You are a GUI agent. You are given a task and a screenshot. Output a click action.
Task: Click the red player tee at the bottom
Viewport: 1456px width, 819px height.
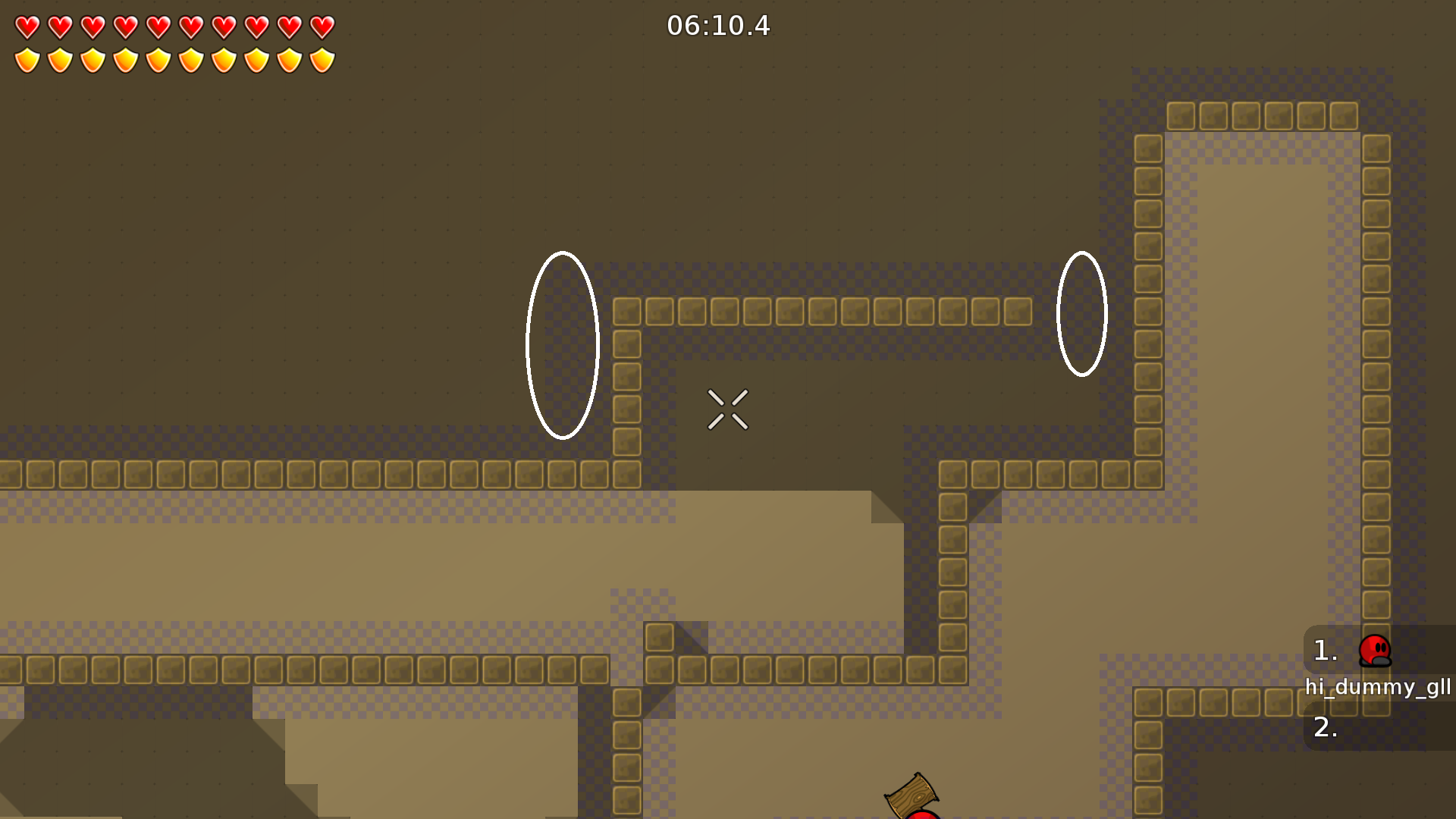(921, 815)
